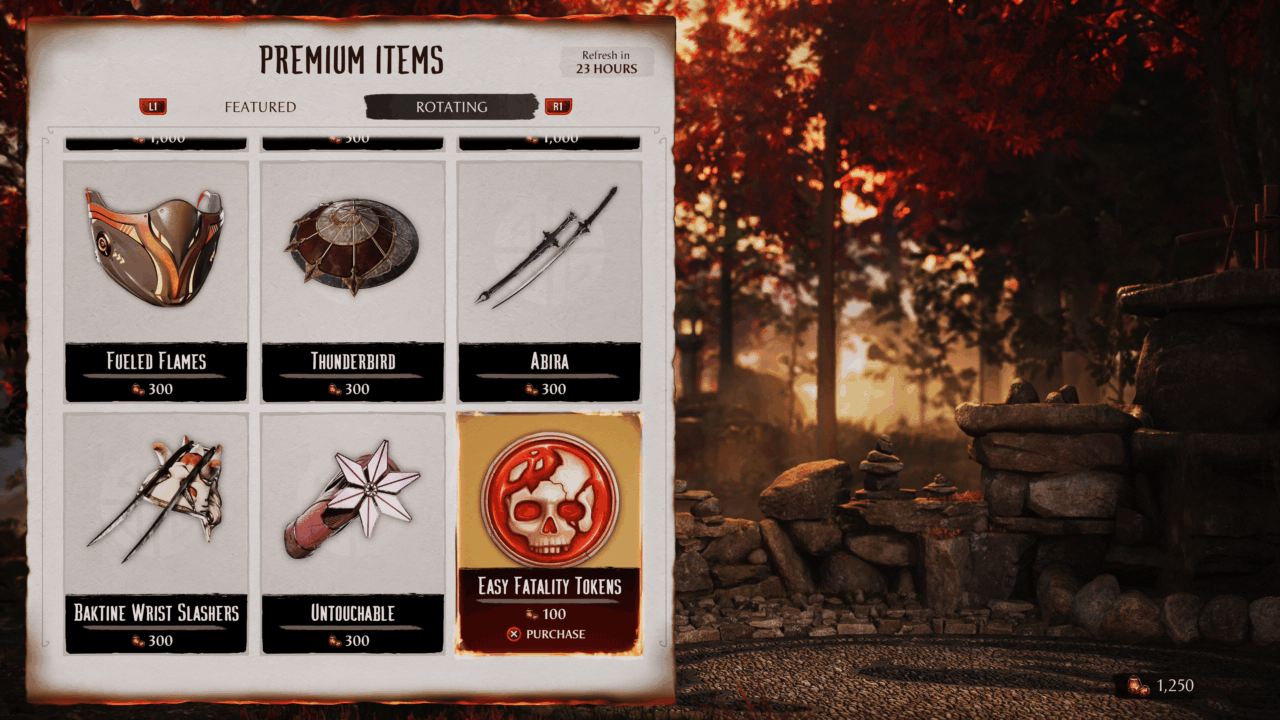
Task: Select the Thunderbird hat item
Action: coord(352,280)
